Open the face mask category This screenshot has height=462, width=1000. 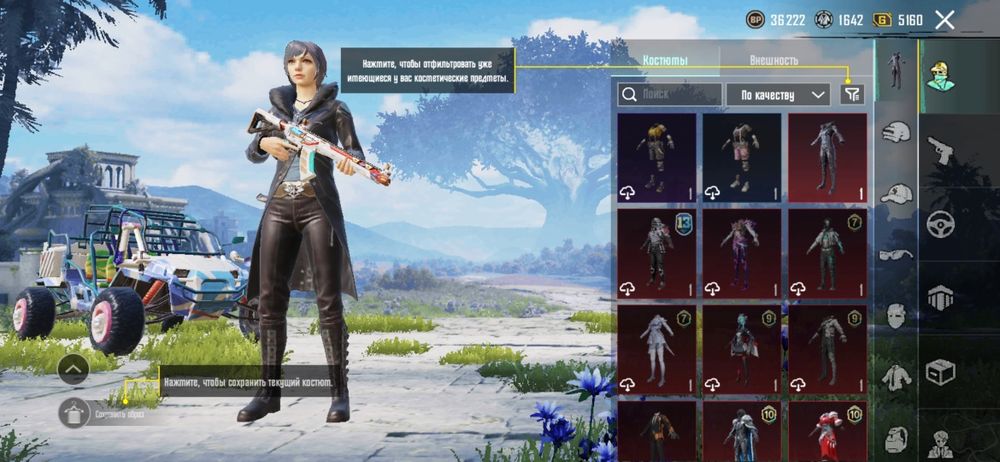pyautogui.click(x=896, y=315)
